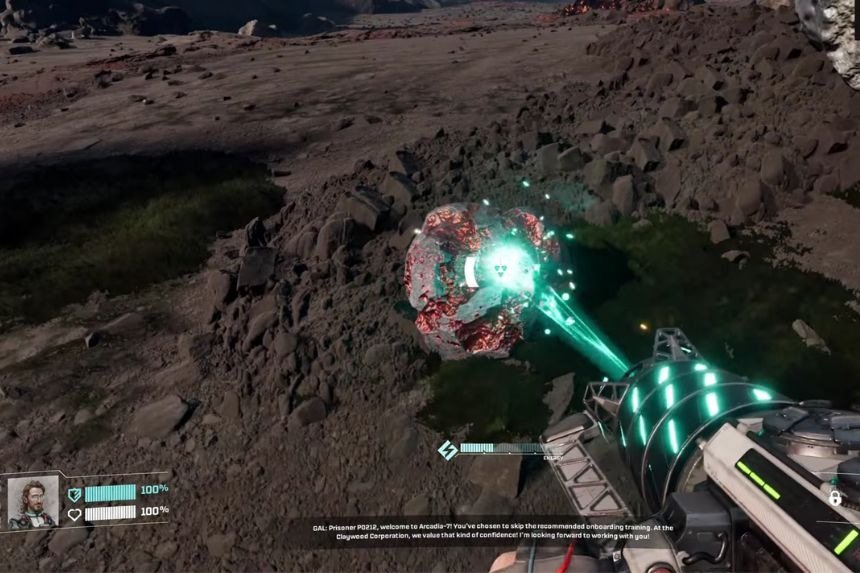Click the prisoner character portrait
This screenshot has height=573, width=860.
coord(33,500)
